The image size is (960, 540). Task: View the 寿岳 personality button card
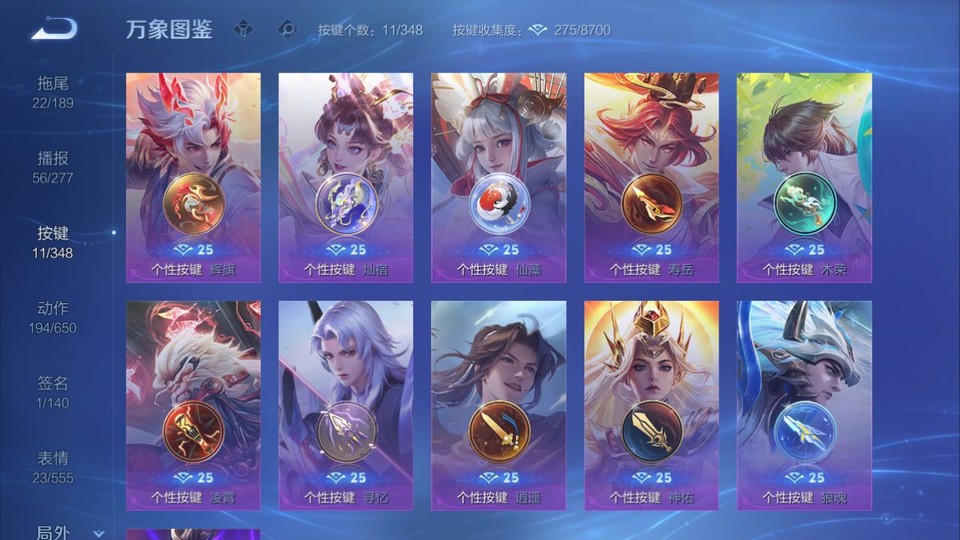point(651,177)
